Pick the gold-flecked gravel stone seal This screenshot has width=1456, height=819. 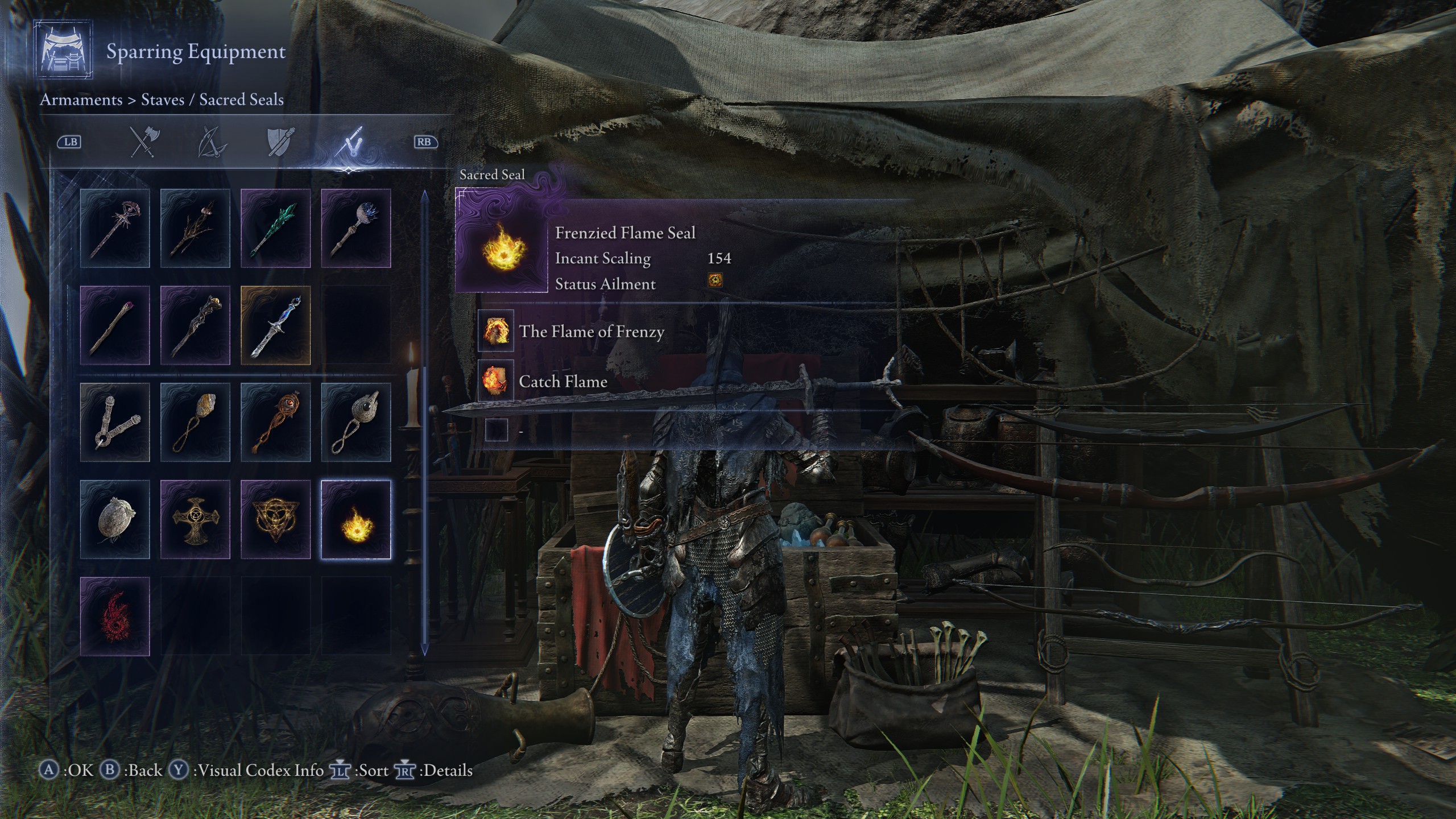point(195,422)
